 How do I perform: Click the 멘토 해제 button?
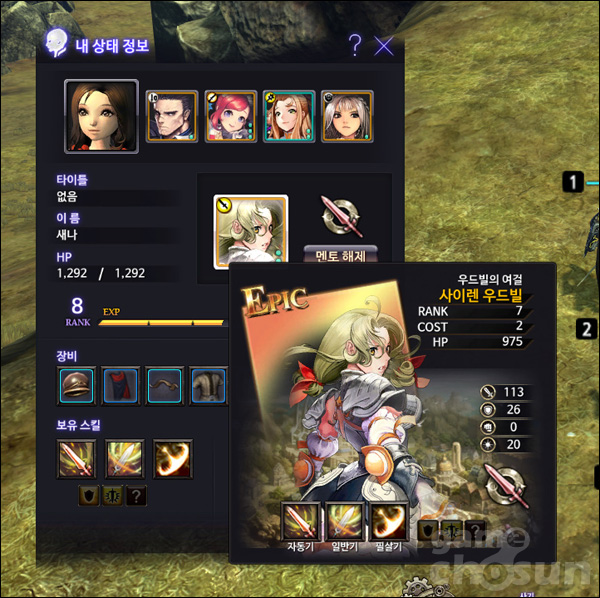pos(340,255)
